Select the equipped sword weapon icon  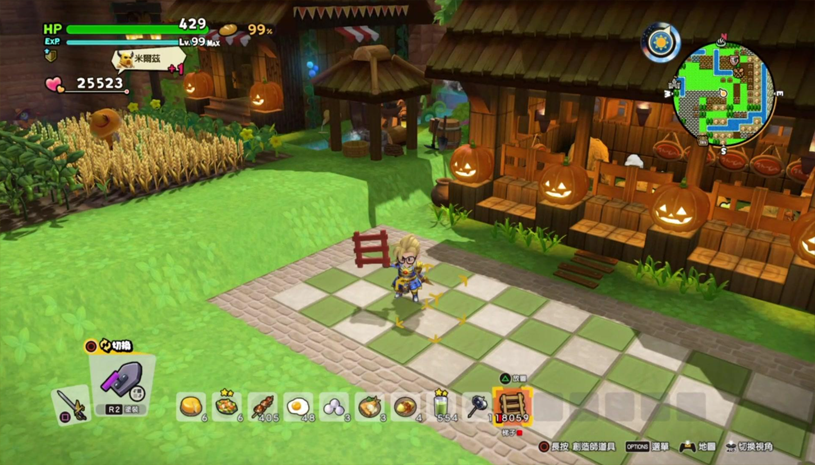tap(69, 404)
